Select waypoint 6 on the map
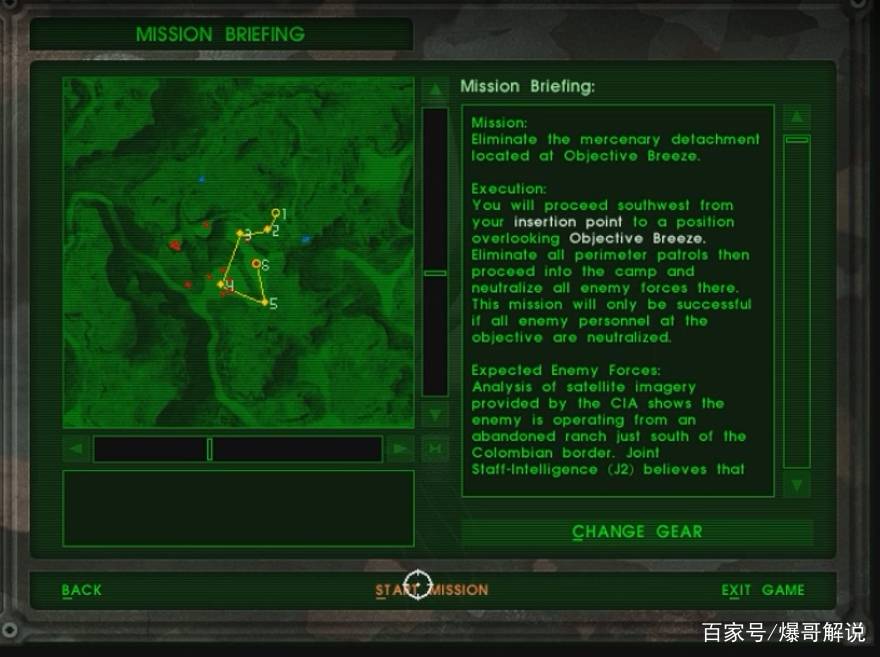 [x=257, y=264]
